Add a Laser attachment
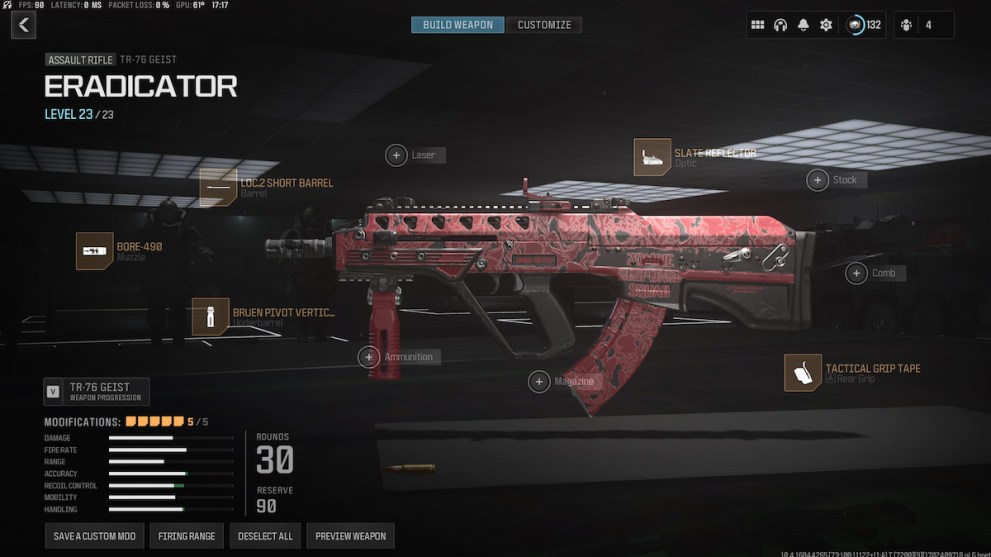The width and height of the screenshot is (991, 557). 397,155
